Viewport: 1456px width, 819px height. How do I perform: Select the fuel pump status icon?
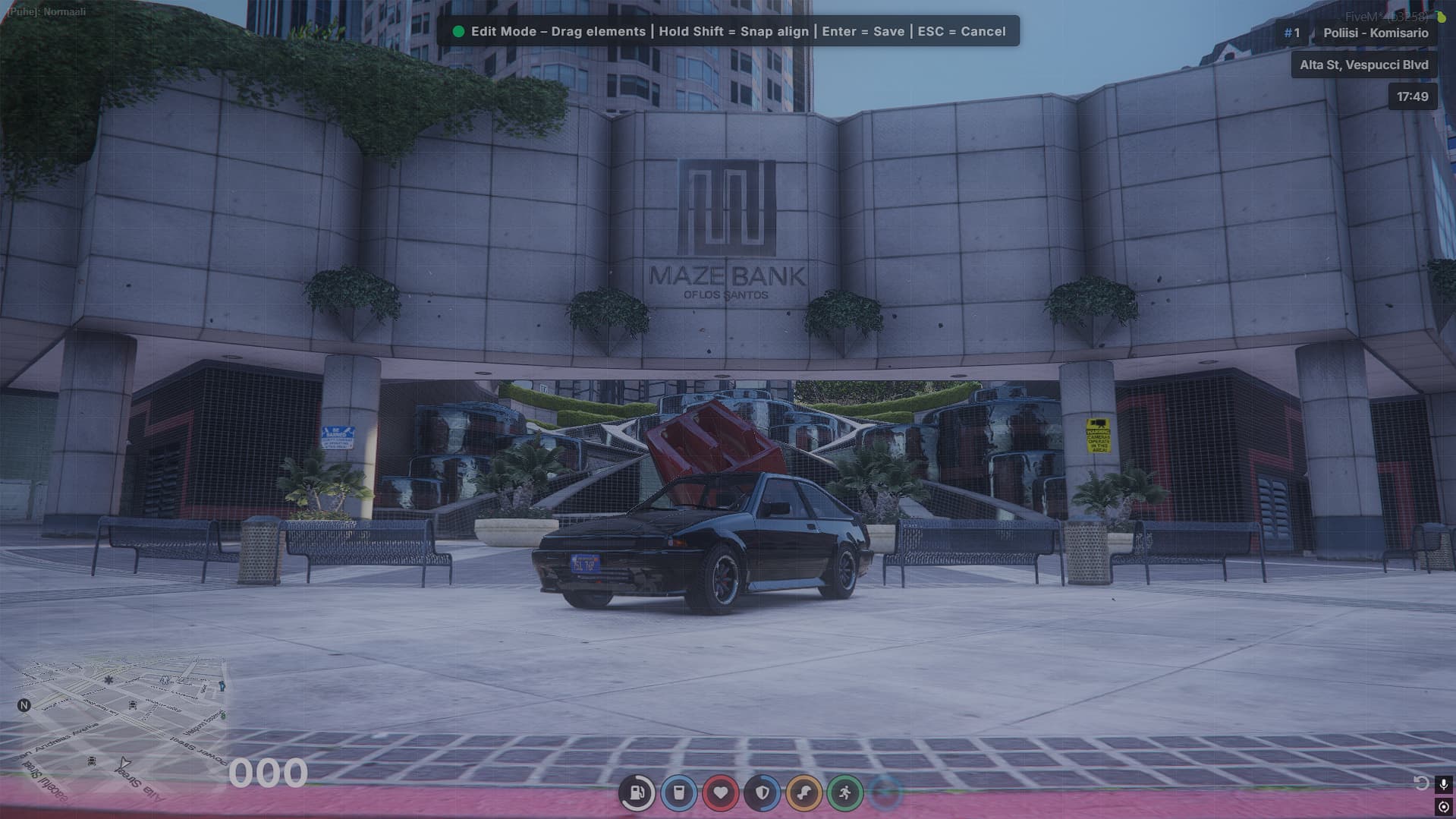pyautogui.click(x=637, y=793)
